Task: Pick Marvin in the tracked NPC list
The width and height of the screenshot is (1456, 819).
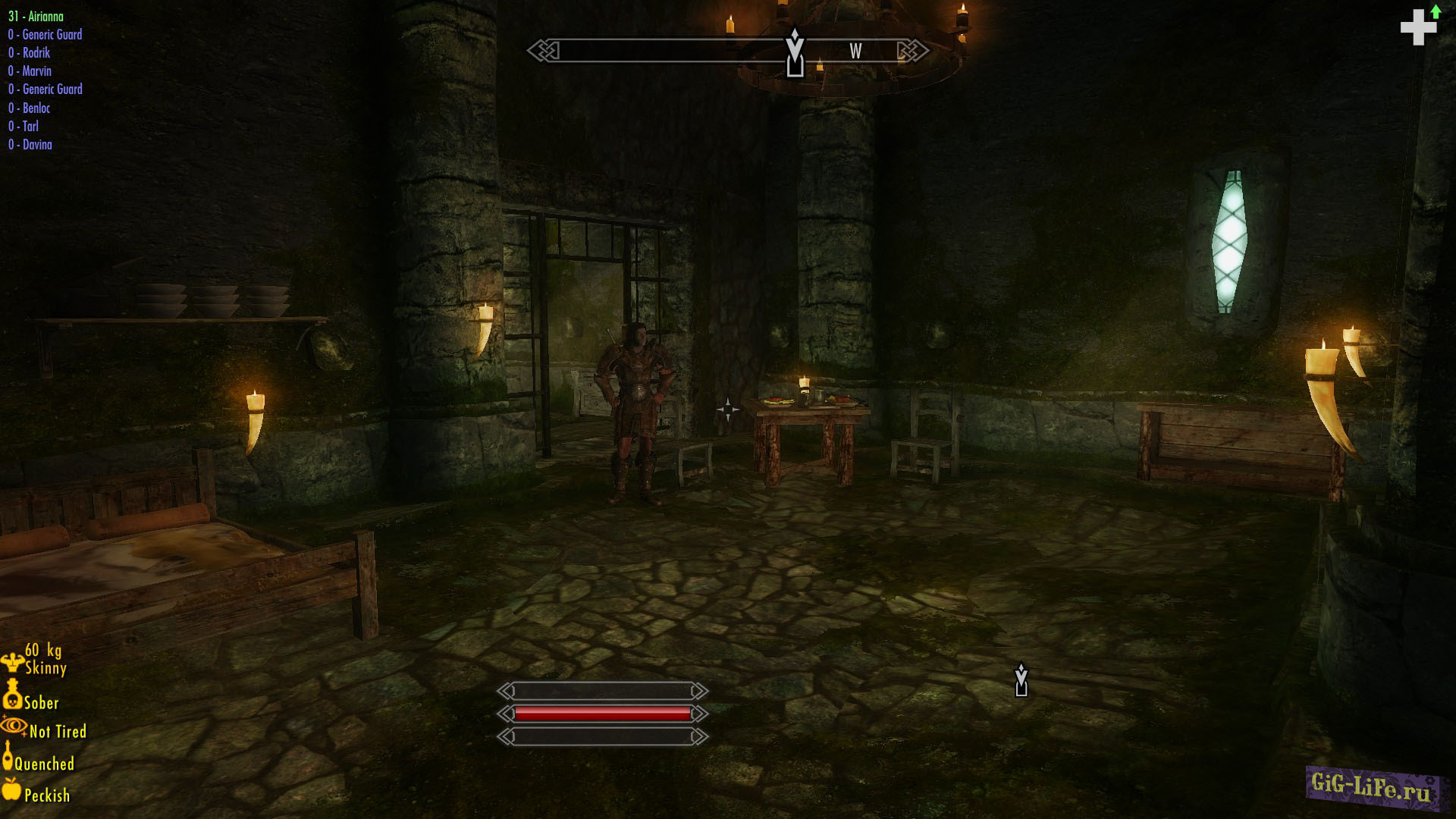Action: (30, 71)
